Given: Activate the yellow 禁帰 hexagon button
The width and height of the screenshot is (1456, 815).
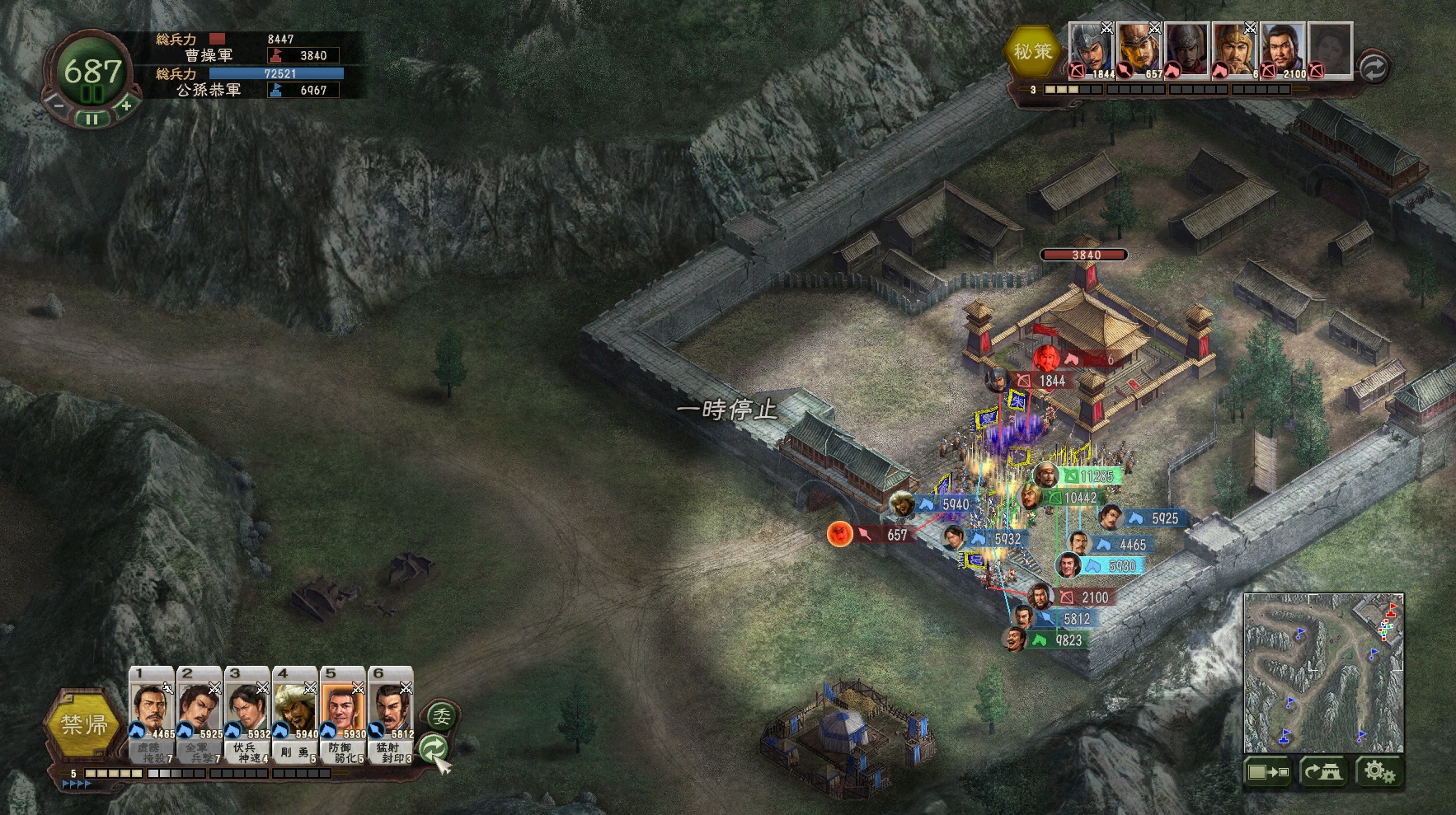Looking at the screenshot, I should coord(85,724).
